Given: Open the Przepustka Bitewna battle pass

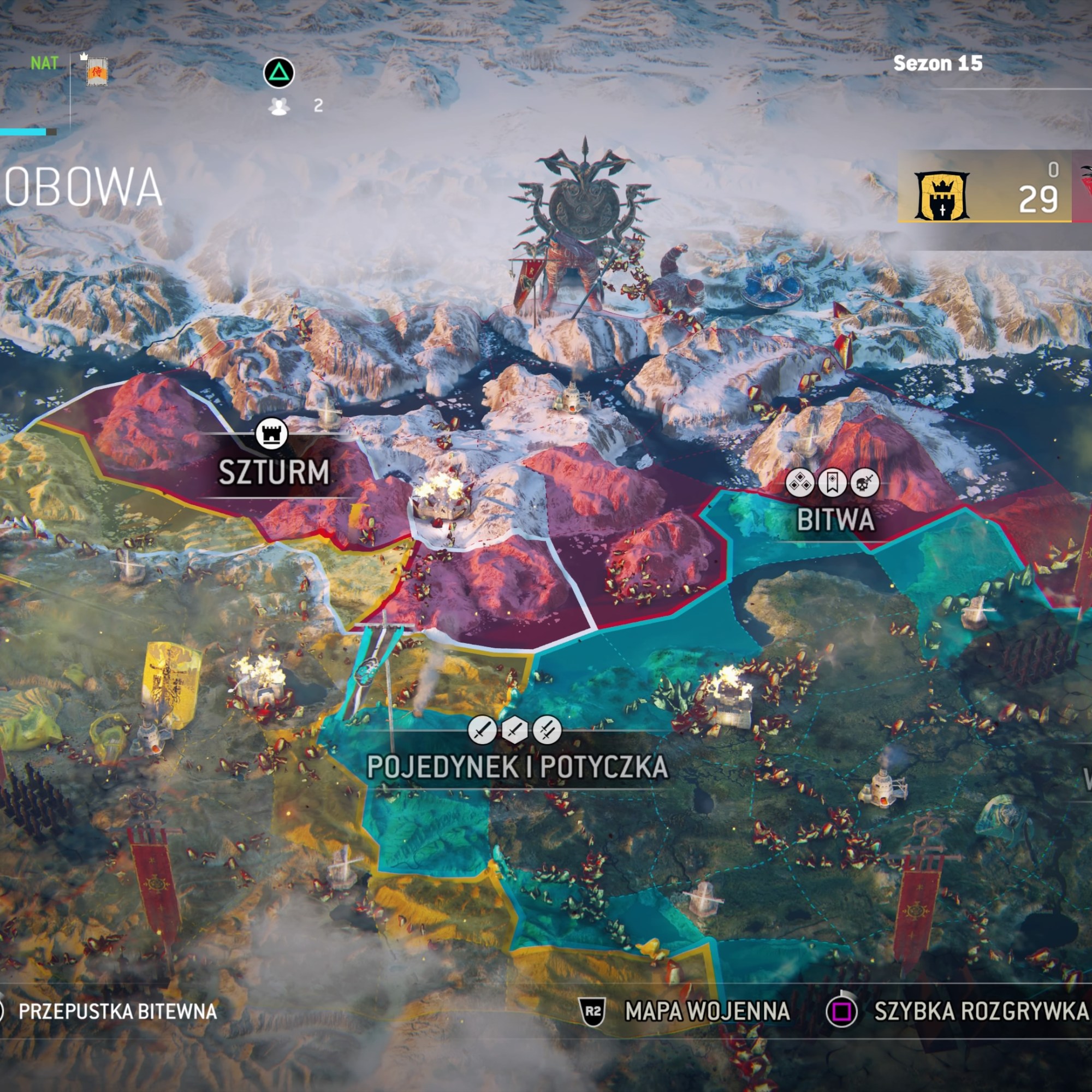Looking at the screenshot, I should [117, 1011].
